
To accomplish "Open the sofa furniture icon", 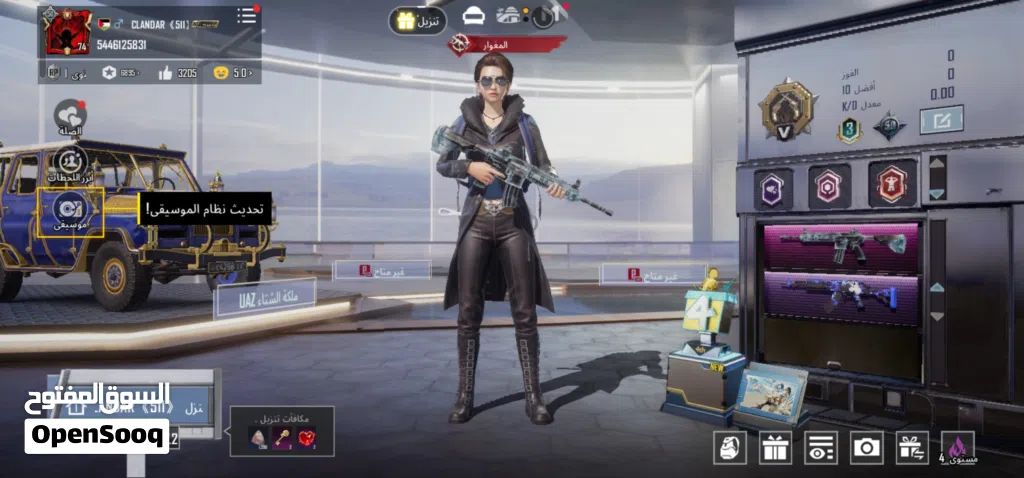I will click(474, 16).
